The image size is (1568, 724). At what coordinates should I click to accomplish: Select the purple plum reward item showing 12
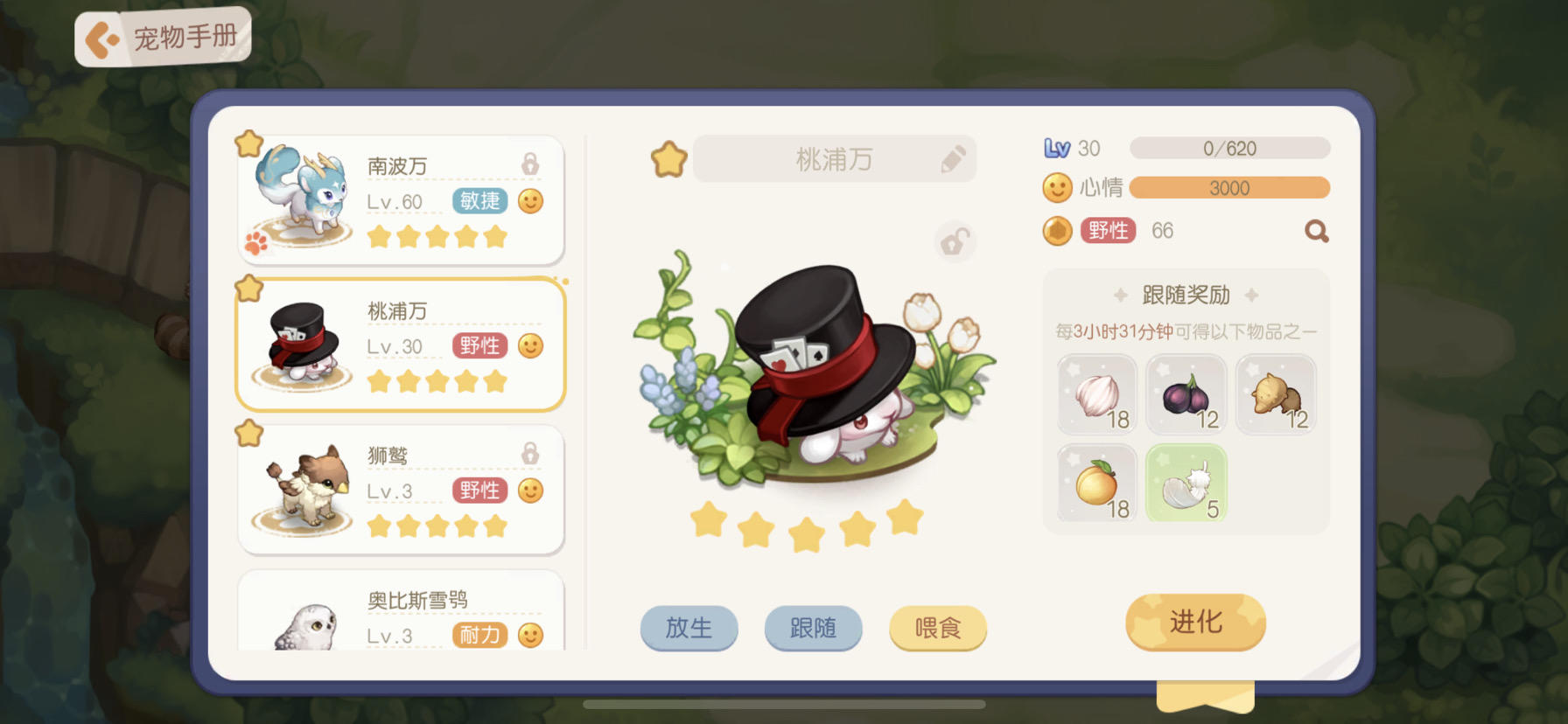click(1186, 394)
